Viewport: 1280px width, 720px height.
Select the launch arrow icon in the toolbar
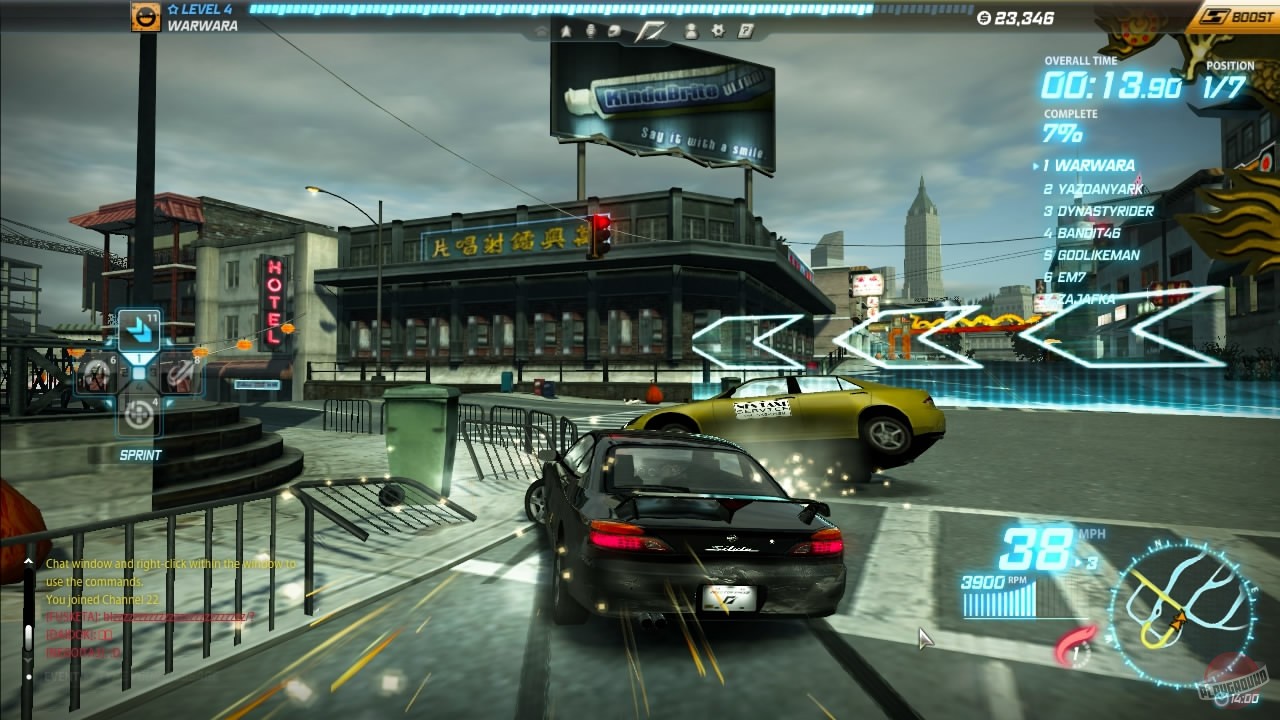pyautogui.click(x=567, y=31)
